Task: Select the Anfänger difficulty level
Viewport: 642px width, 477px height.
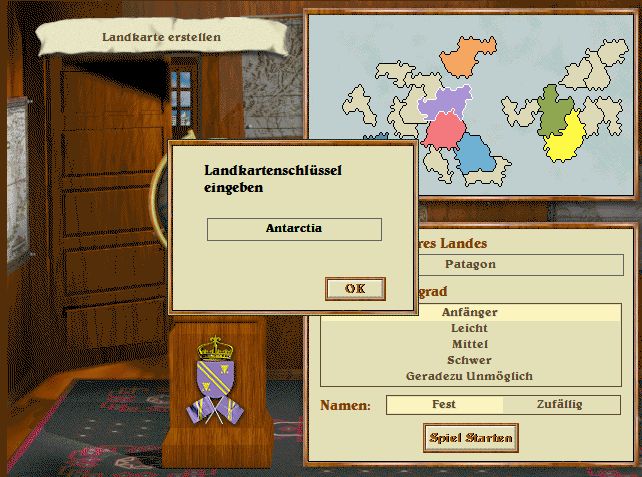Action: tap(469, 312)
